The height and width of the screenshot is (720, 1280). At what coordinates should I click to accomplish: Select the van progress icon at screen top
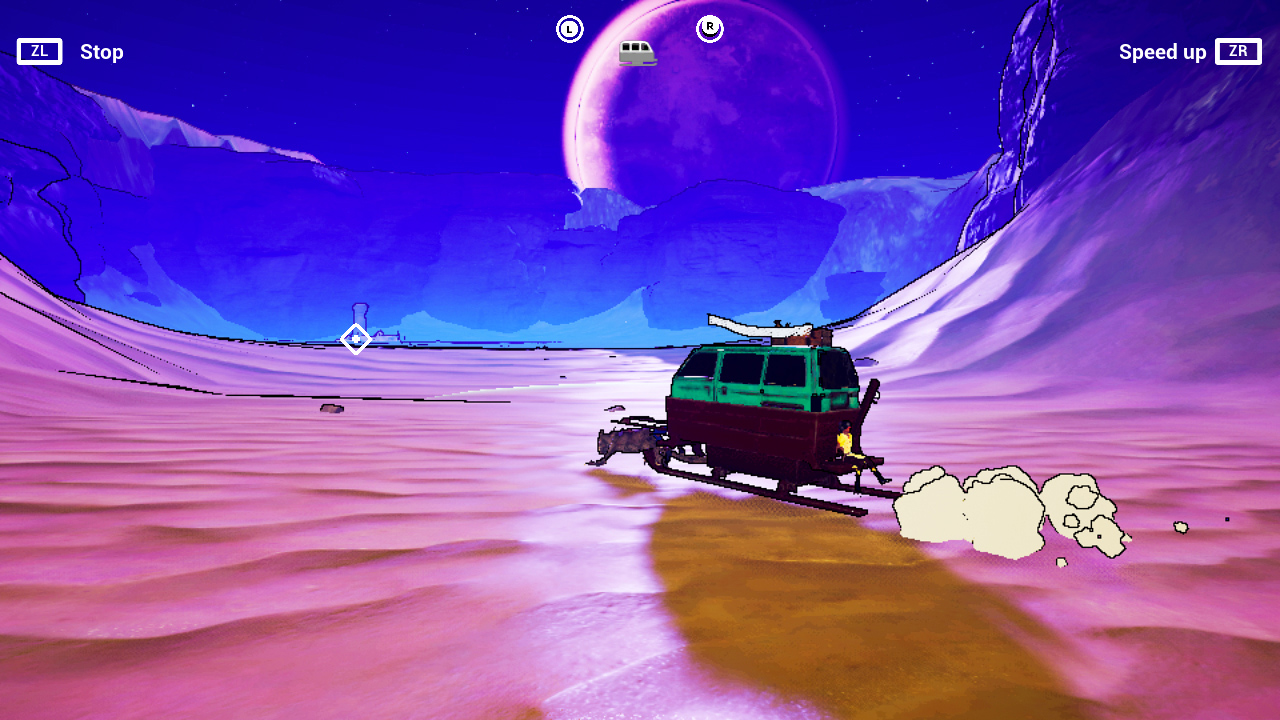[637, 51]
